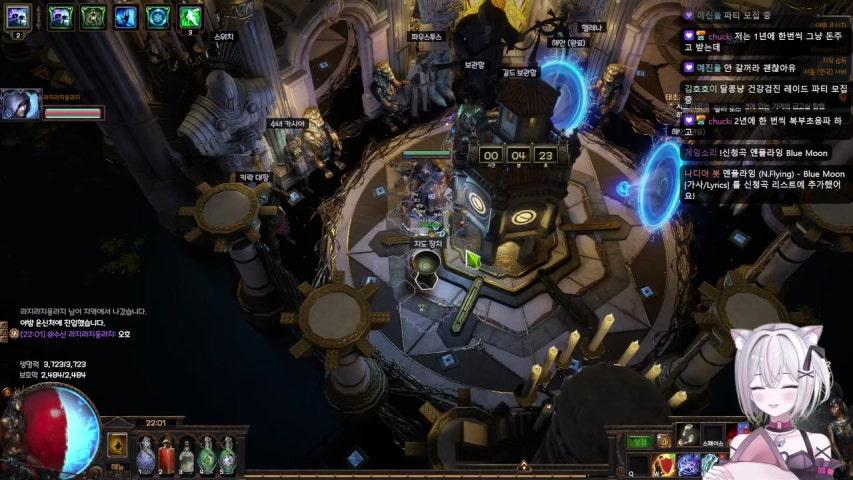The image size is (853, 480).
Task: Select the grey flask in slot three
Action: [187, 456]
